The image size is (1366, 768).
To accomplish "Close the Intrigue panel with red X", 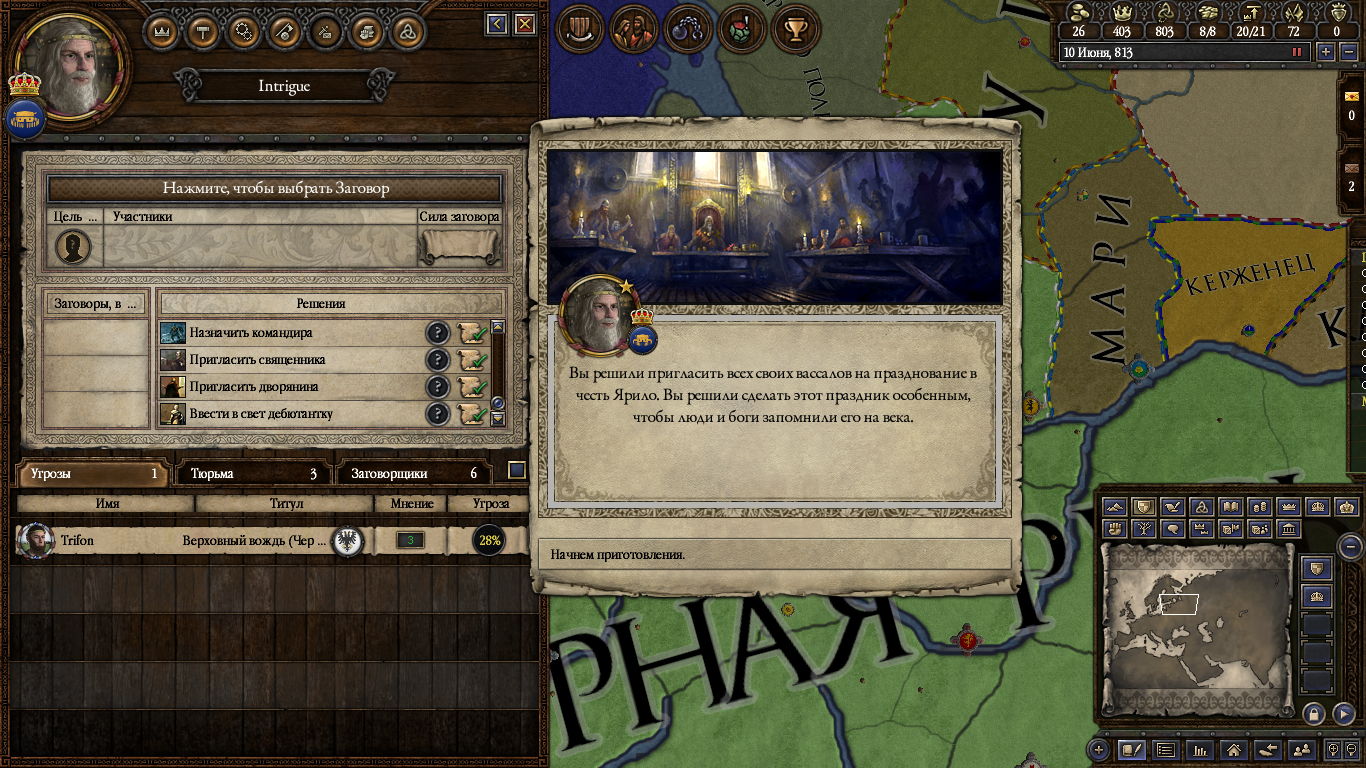I will click(525, 24).
